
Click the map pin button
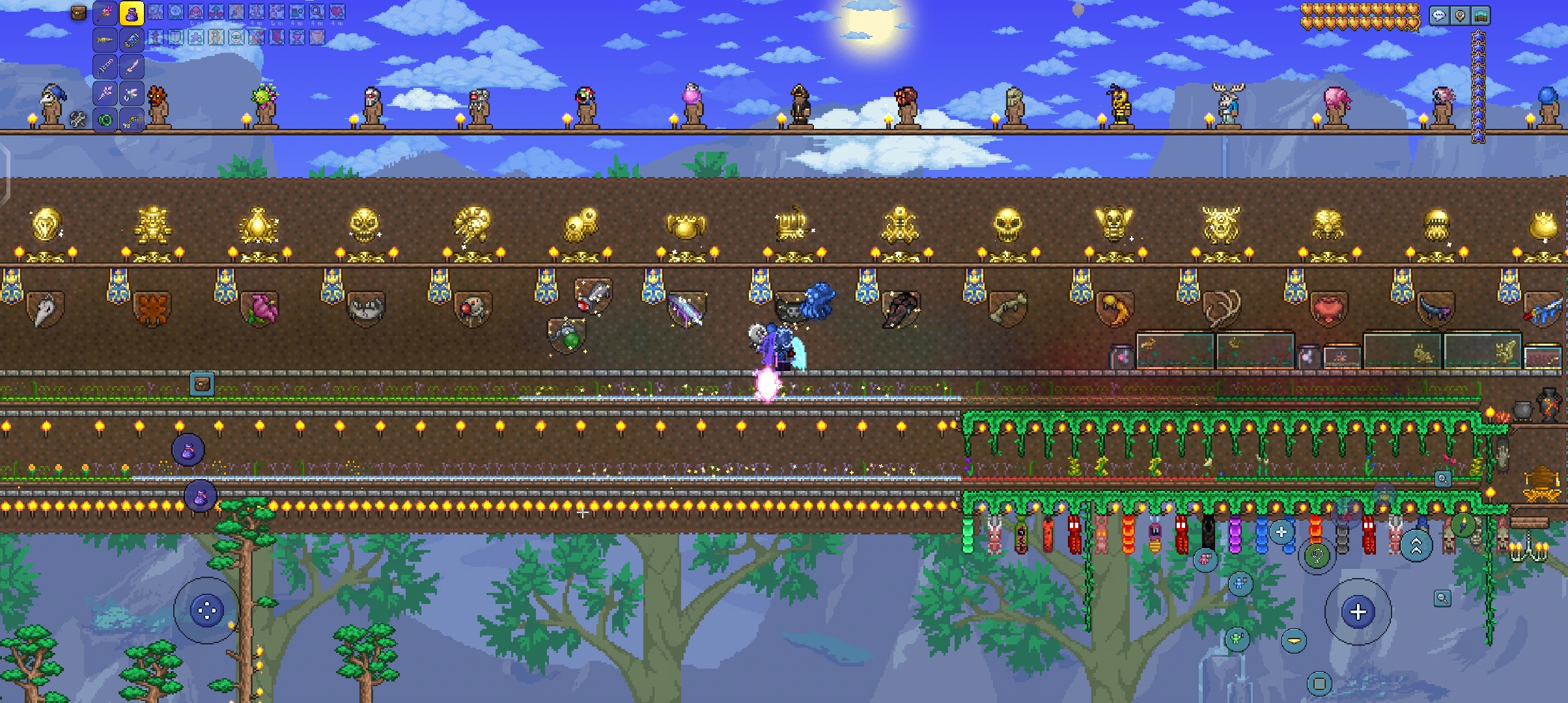(1459, 16)
